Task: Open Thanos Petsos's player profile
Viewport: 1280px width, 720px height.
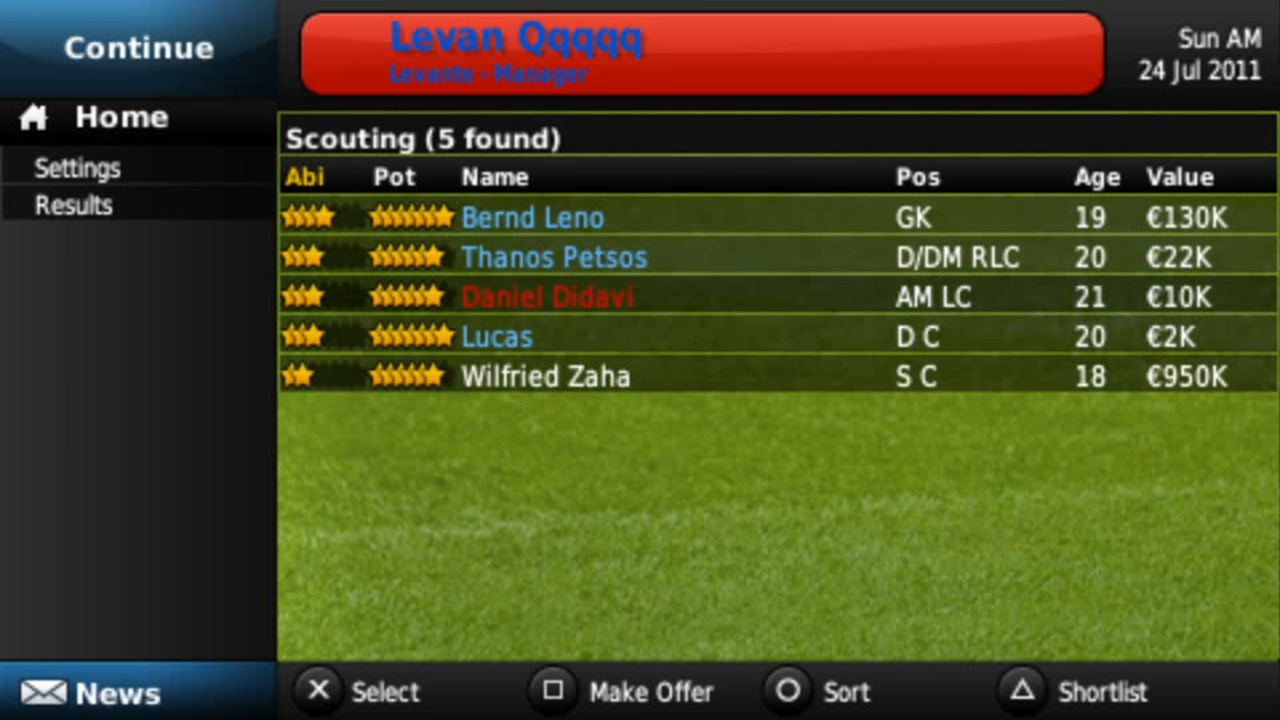Action: tap(554, 257)
